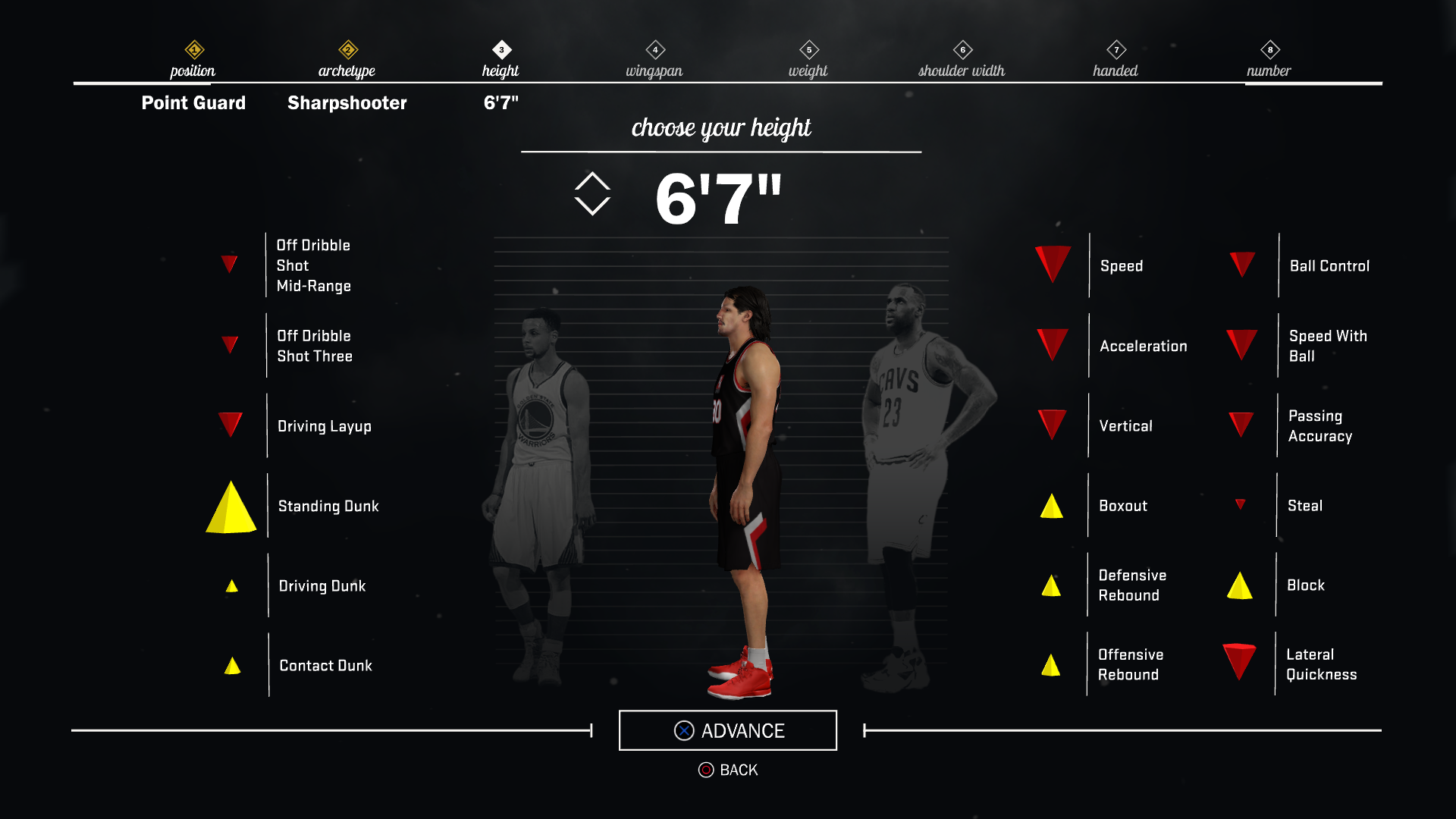Click the BACK button

(x=727, y=769)
